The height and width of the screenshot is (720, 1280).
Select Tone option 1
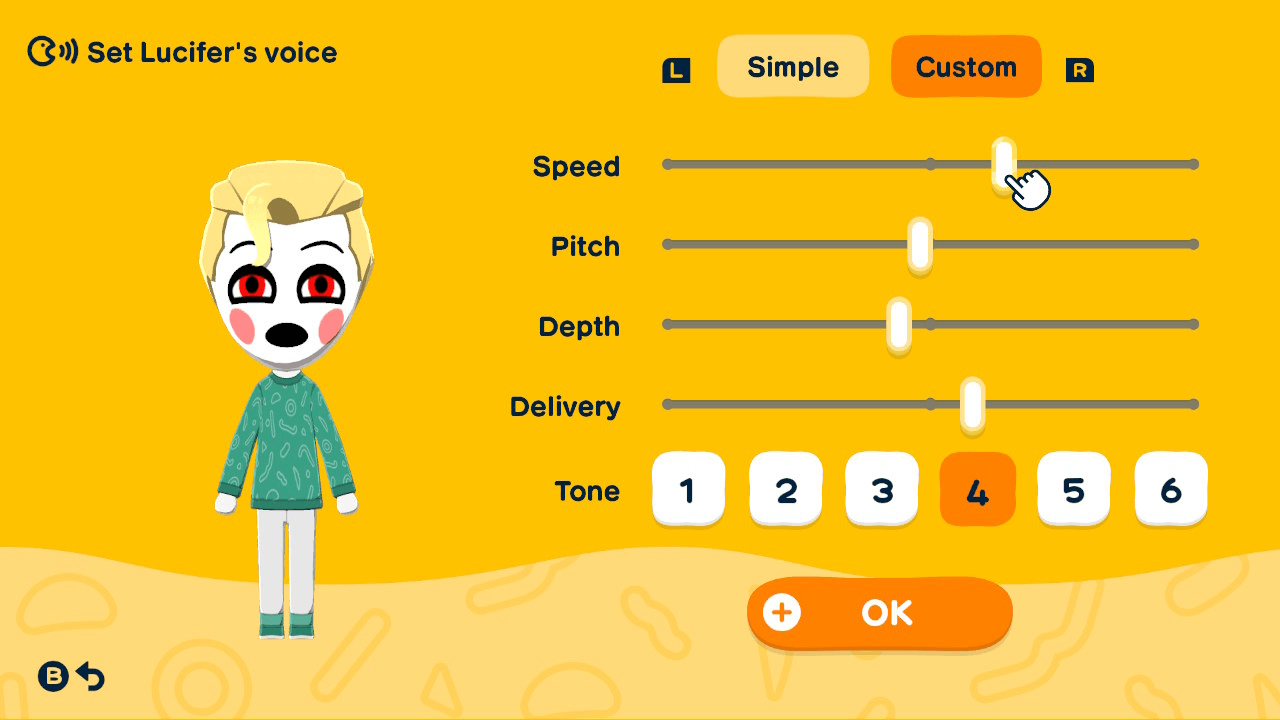click(689, 489)
